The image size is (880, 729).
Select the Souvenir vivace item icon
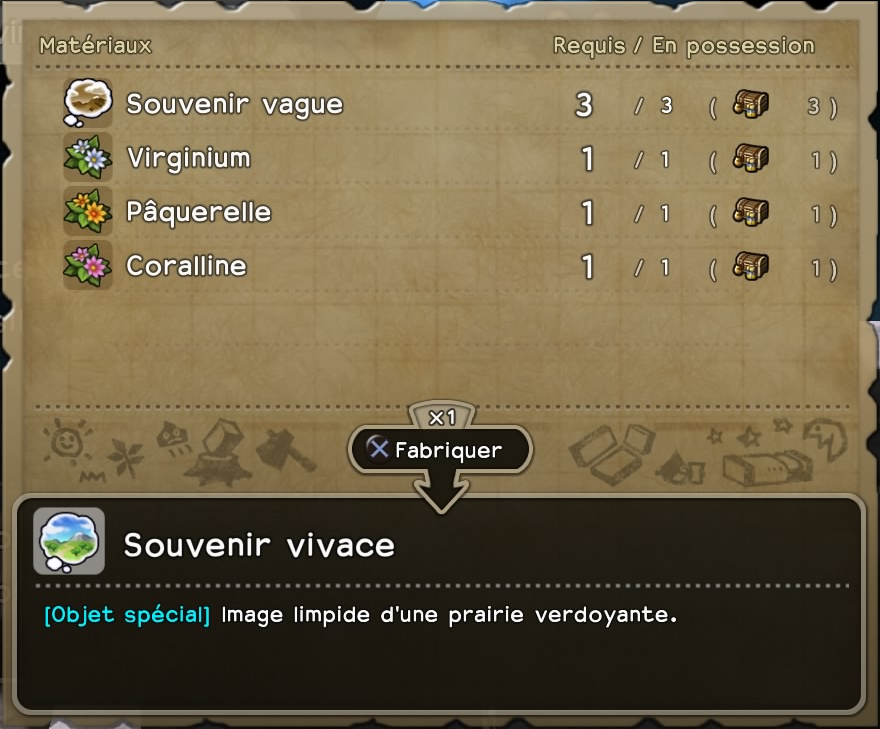pos(69,542)
